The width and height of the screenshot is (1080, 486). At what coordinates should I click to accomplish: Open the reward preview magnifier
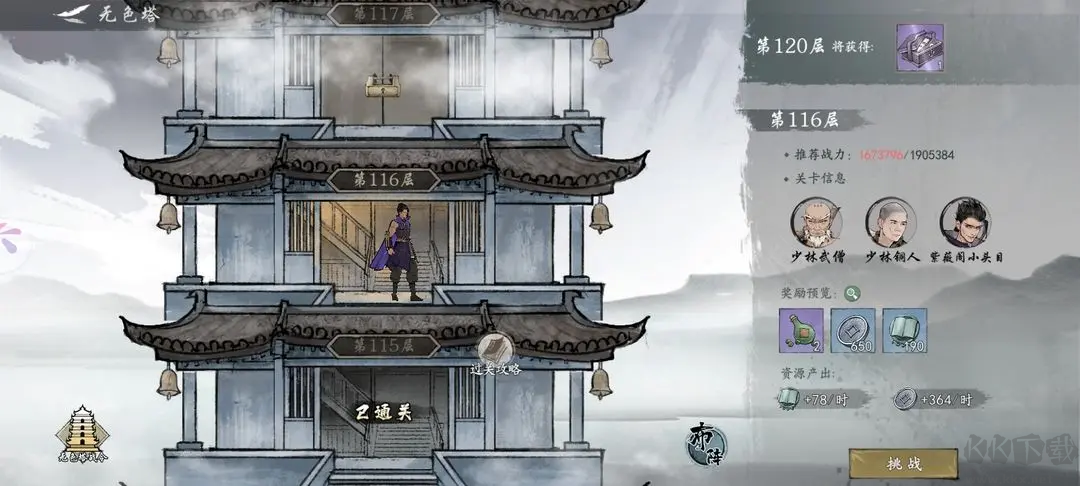click(851, 293)
